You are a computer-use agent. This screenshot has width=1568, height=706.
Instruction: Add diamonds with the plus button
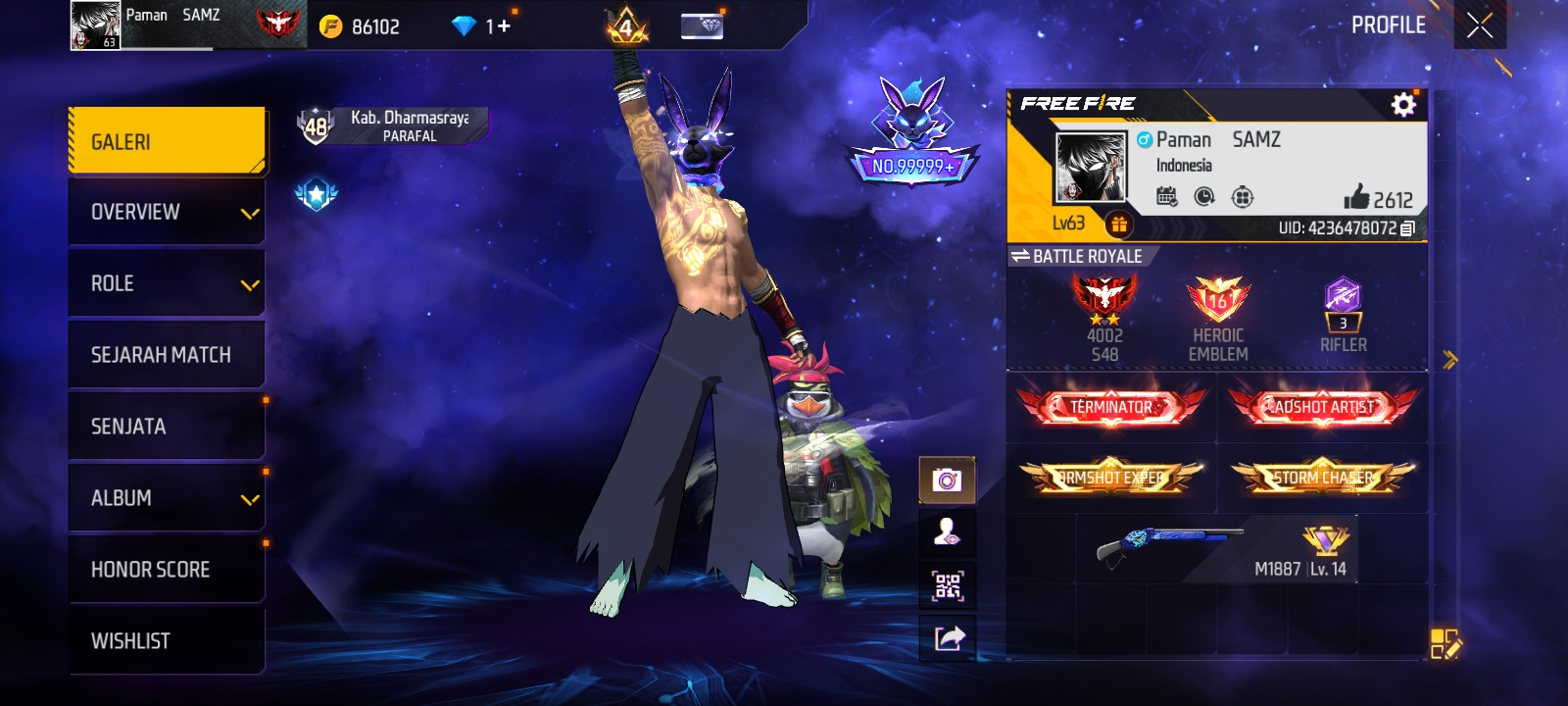tap(505, 26)
